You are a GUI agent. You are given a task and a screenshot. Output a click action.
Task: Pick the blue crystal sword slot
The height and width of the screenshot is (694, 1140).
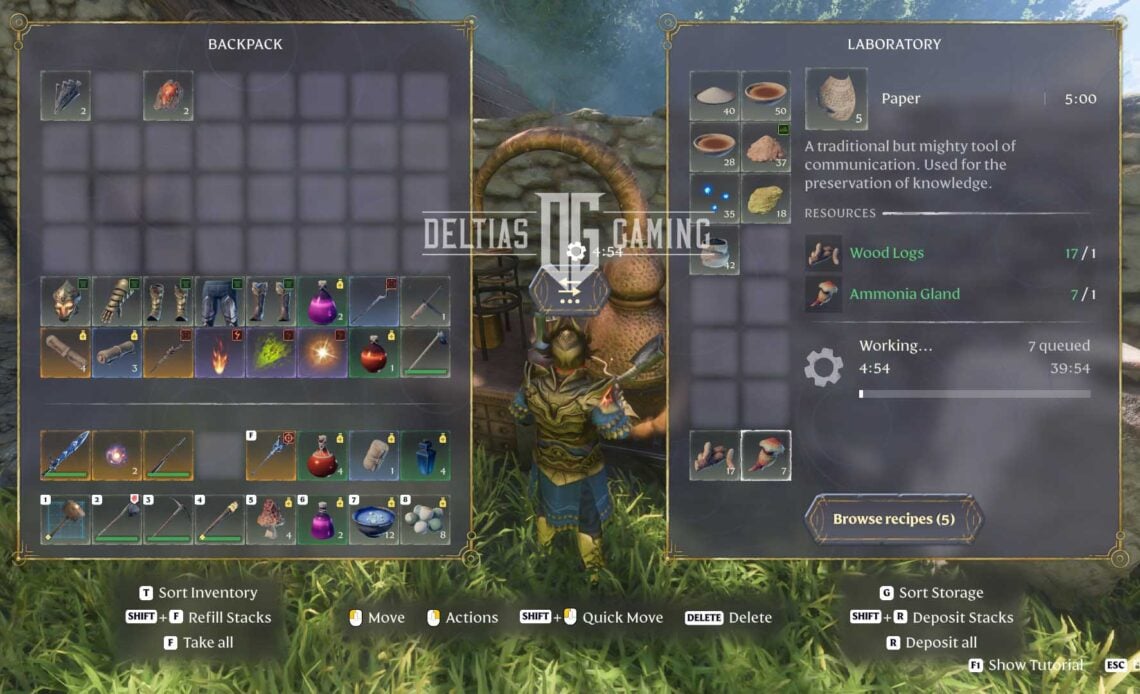pos(66,455)
